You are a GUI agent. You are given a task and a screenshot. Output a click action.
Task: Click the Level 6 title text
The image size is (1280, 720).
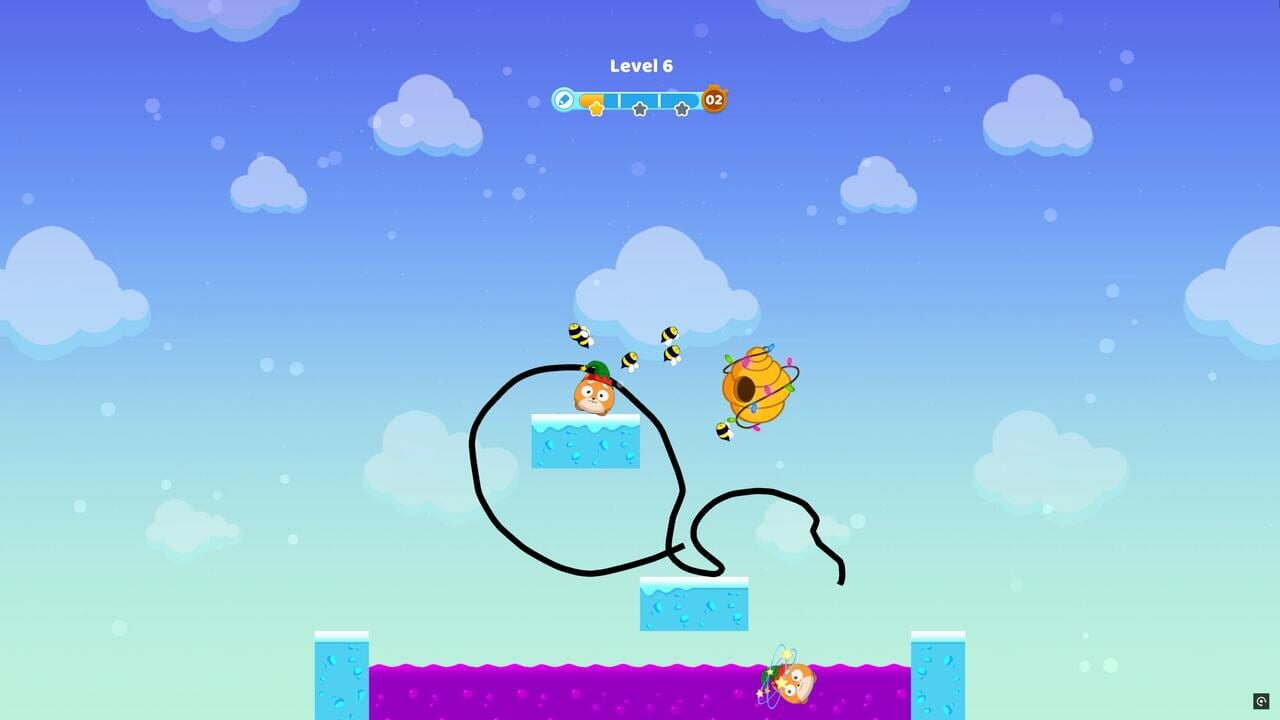point(640,65)
